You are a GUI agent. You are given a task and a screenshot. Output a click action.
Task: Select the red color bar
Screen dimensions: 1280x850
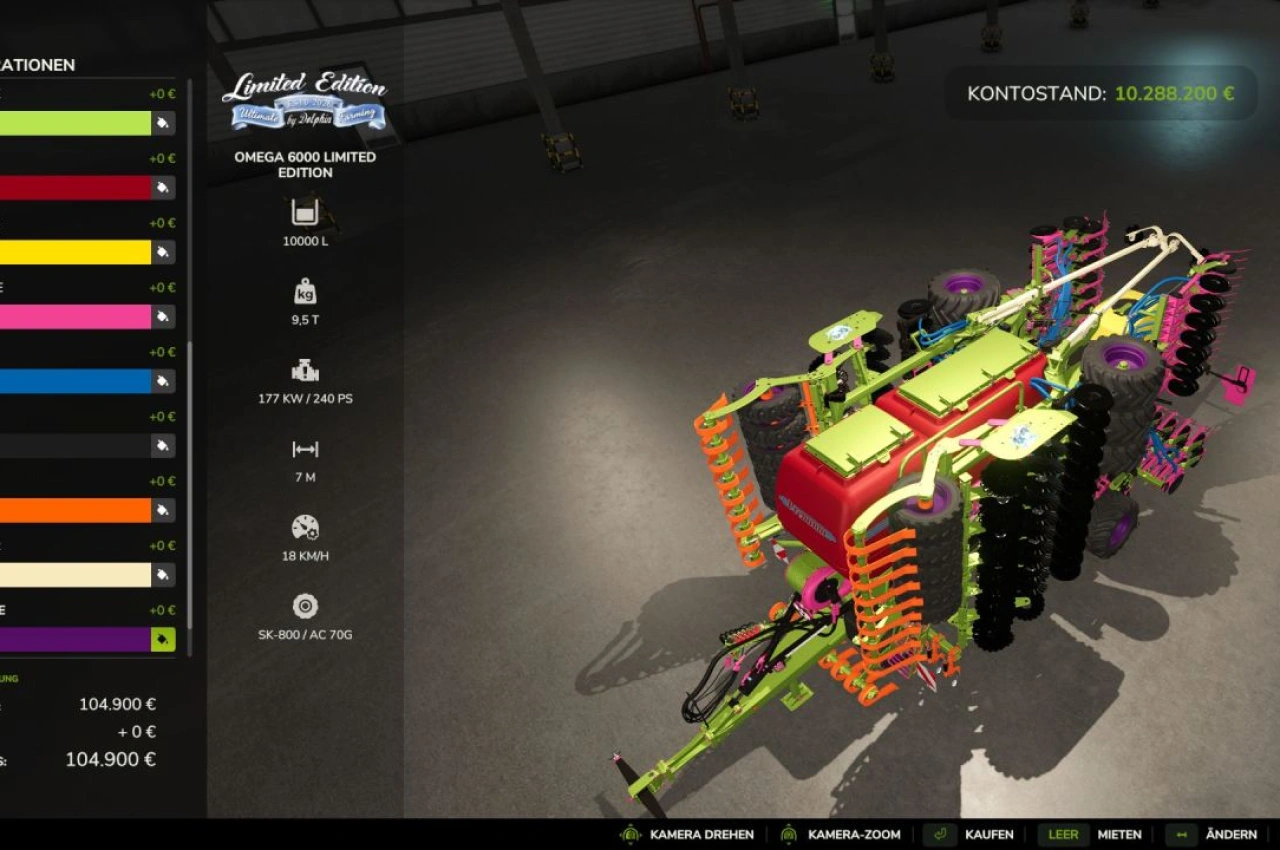75,187
